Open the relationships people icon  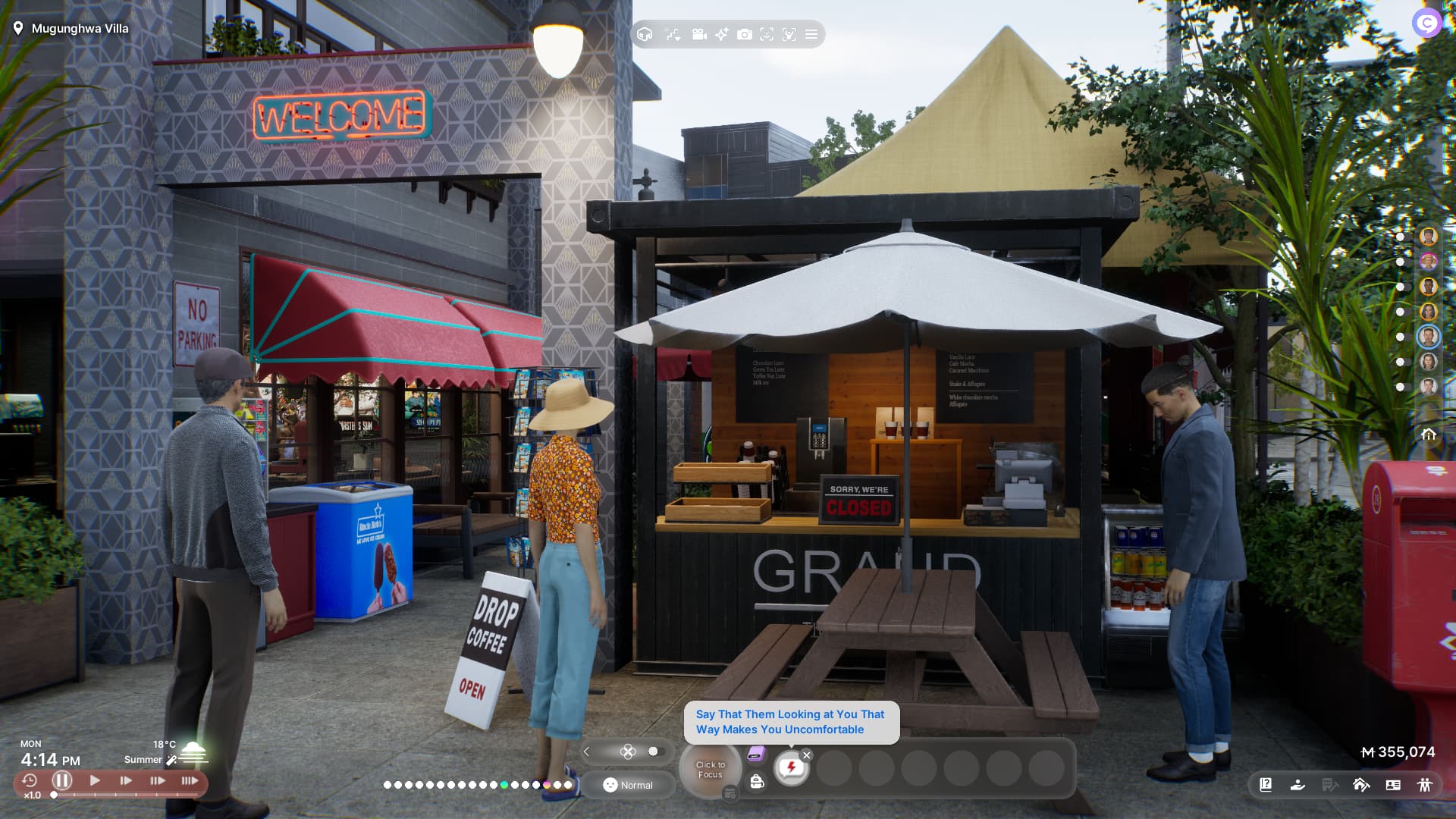pos(1425,785)
